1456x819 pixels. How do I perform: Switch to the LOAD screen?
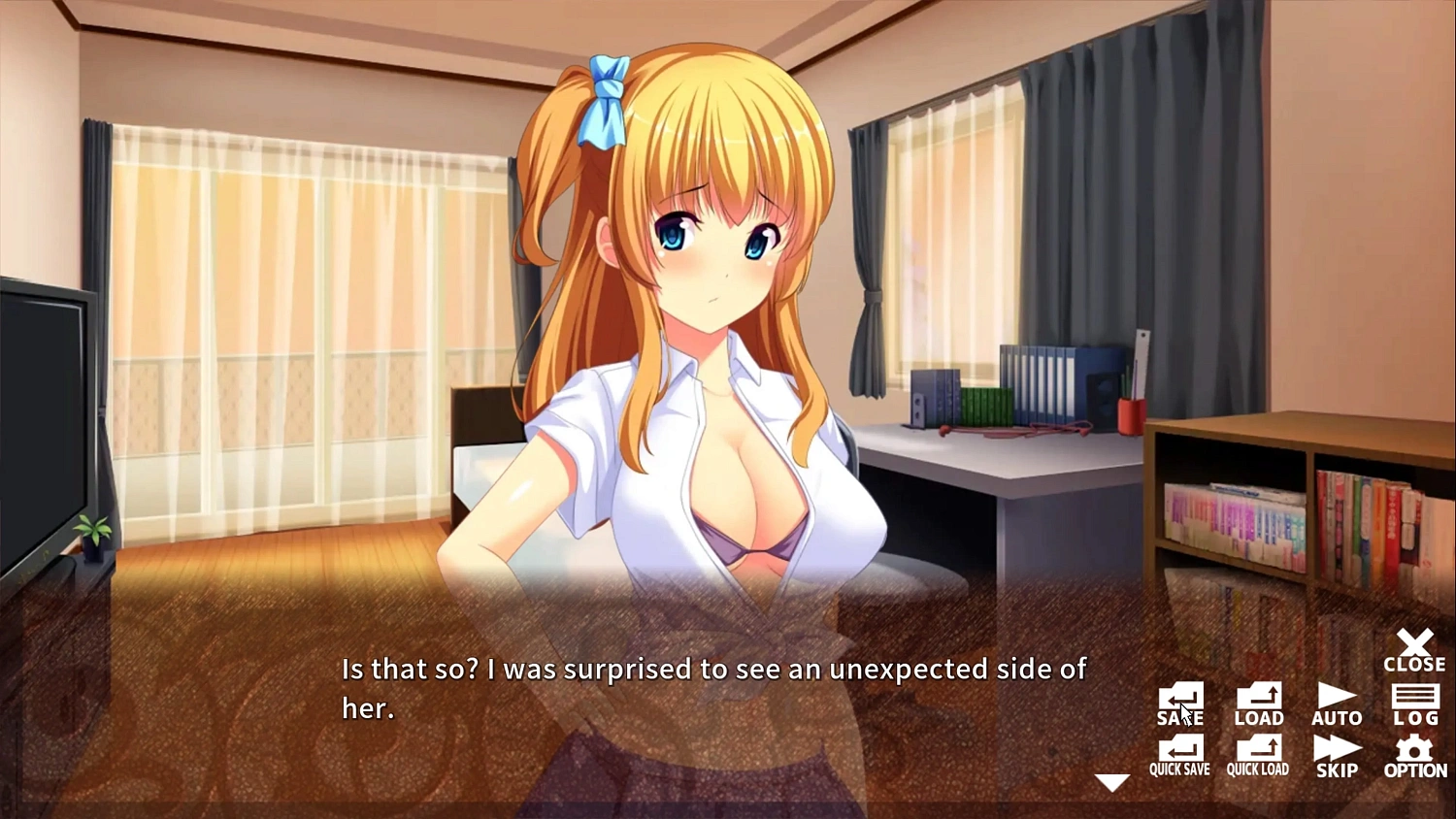(x=1258, y=701)
